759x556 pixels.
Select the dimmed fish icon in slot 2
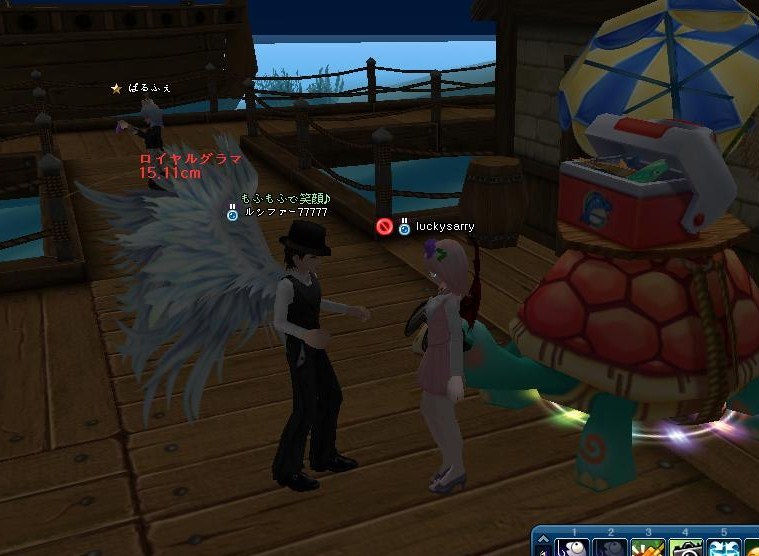tap(610, 548)
